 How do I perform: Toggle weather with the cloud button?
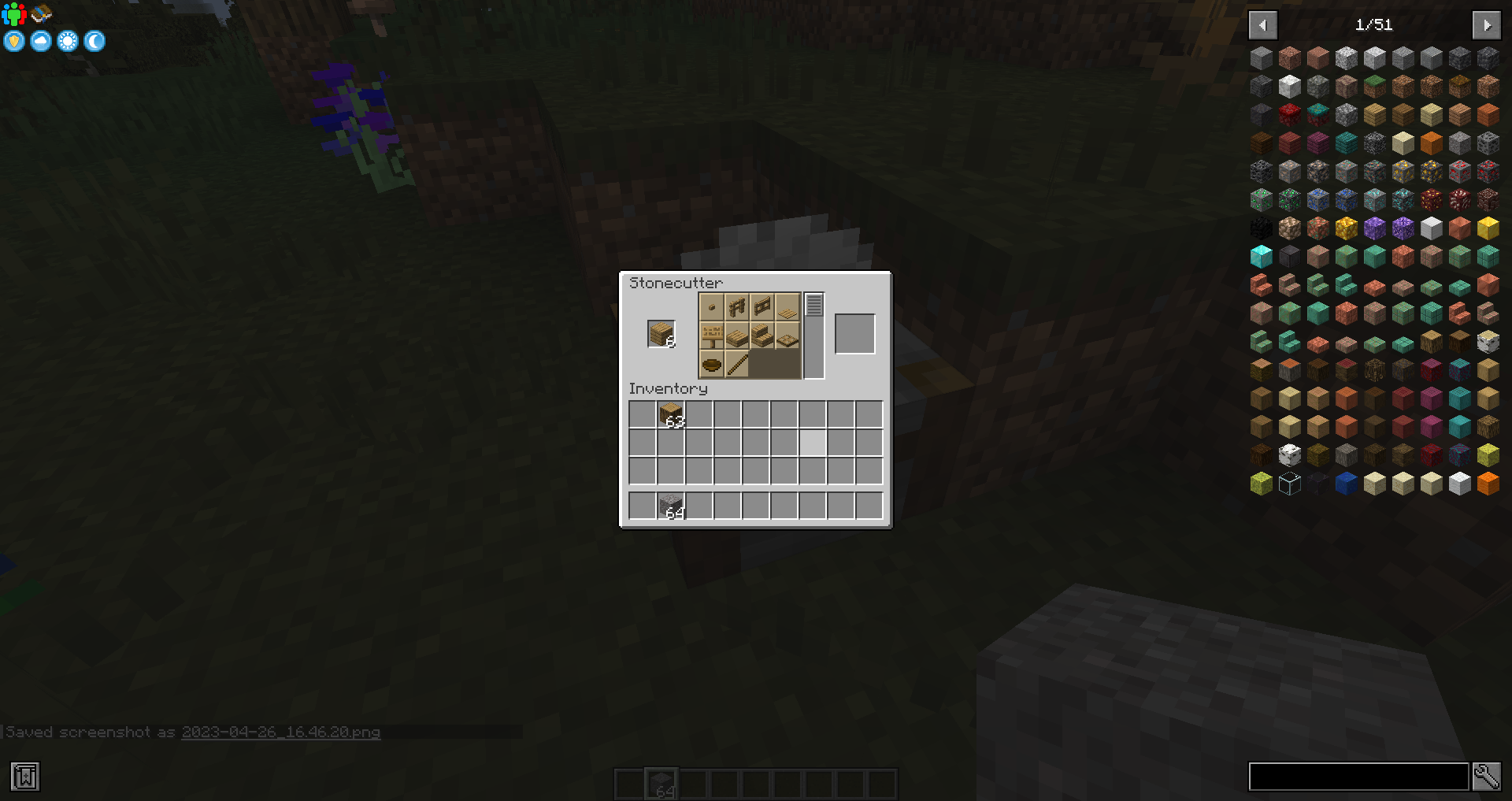40,41
